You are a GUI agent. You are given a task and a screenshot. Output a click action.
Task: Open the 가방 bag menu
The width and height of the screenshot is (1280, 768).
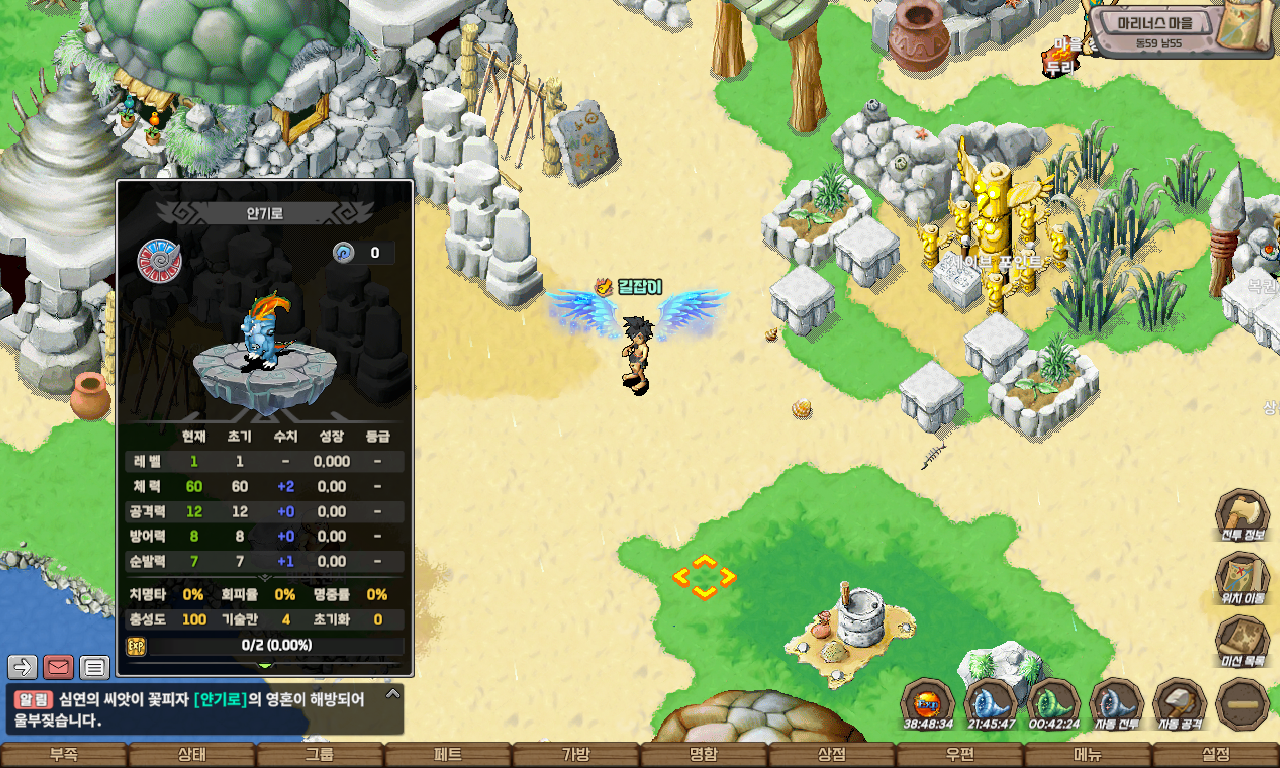(x=576, y=755)
